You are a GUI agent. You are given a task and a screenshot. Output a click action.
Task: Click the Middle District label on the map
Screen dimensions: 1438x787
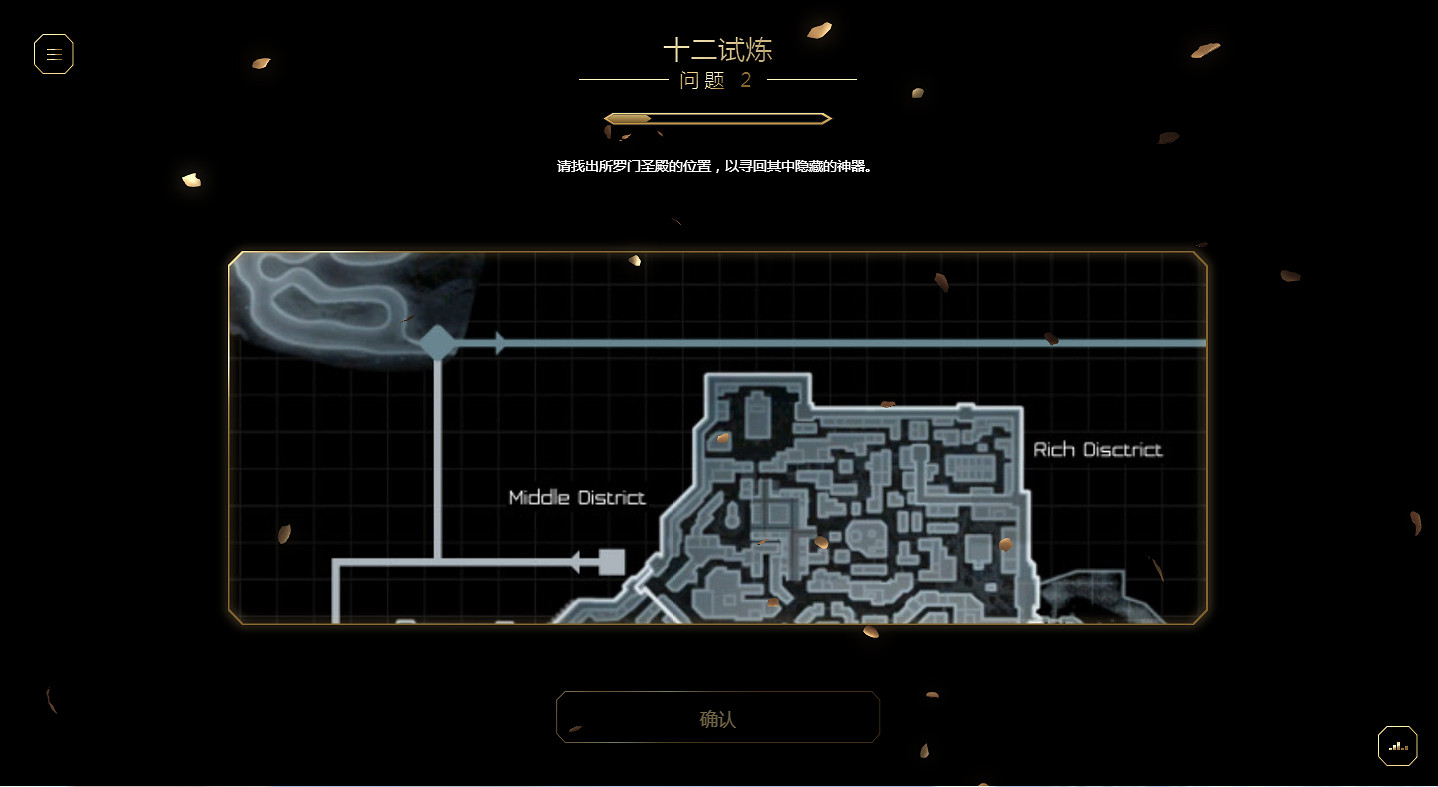577,497
